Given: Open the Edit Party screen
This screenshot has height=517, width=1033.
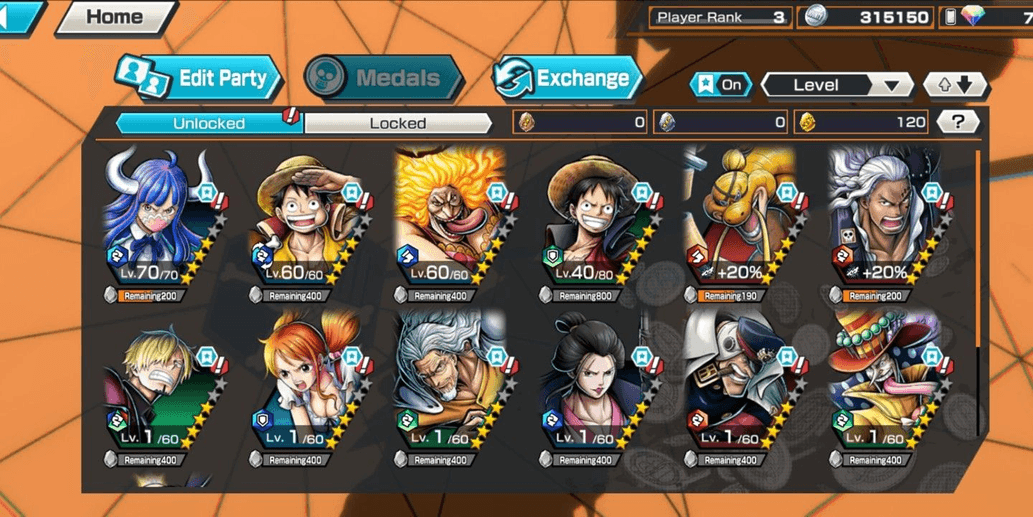Looking at the screenshot, I should (x=198, y=79).
